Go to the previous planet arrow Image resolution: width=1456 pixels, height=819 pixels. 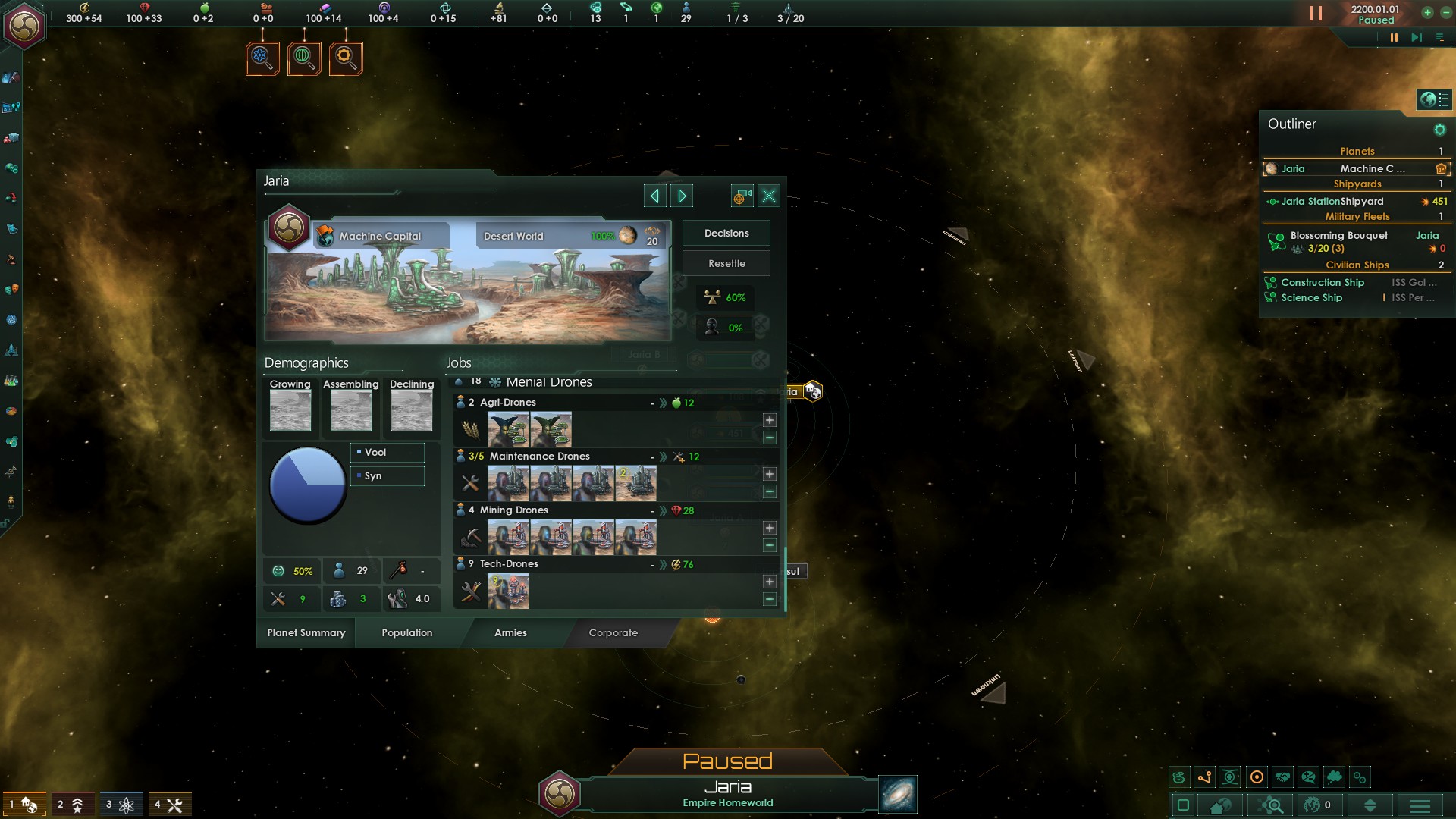coord(654,196)
